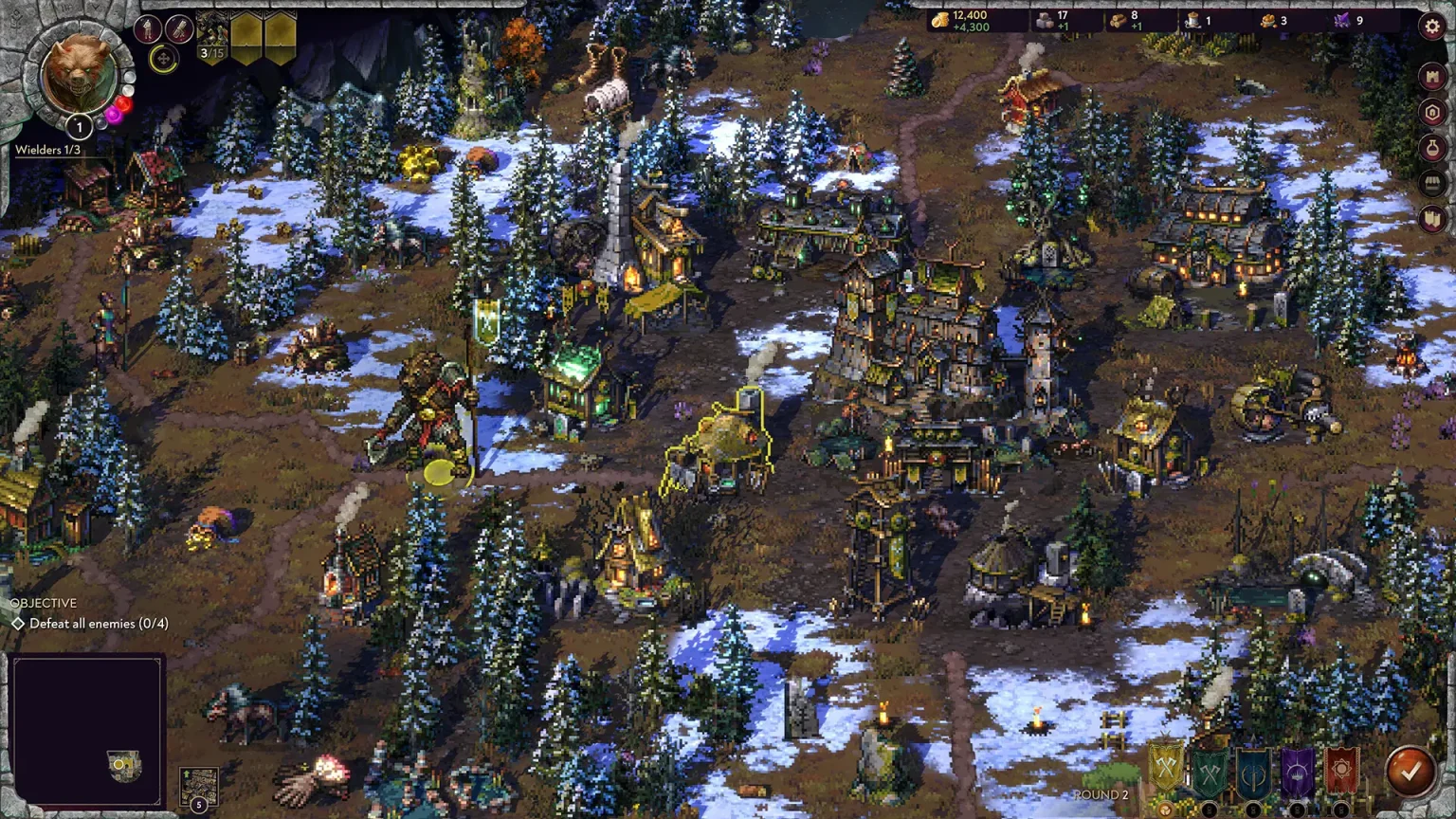
Task: Open the market stall icon button
Action: click(1432, 183)
